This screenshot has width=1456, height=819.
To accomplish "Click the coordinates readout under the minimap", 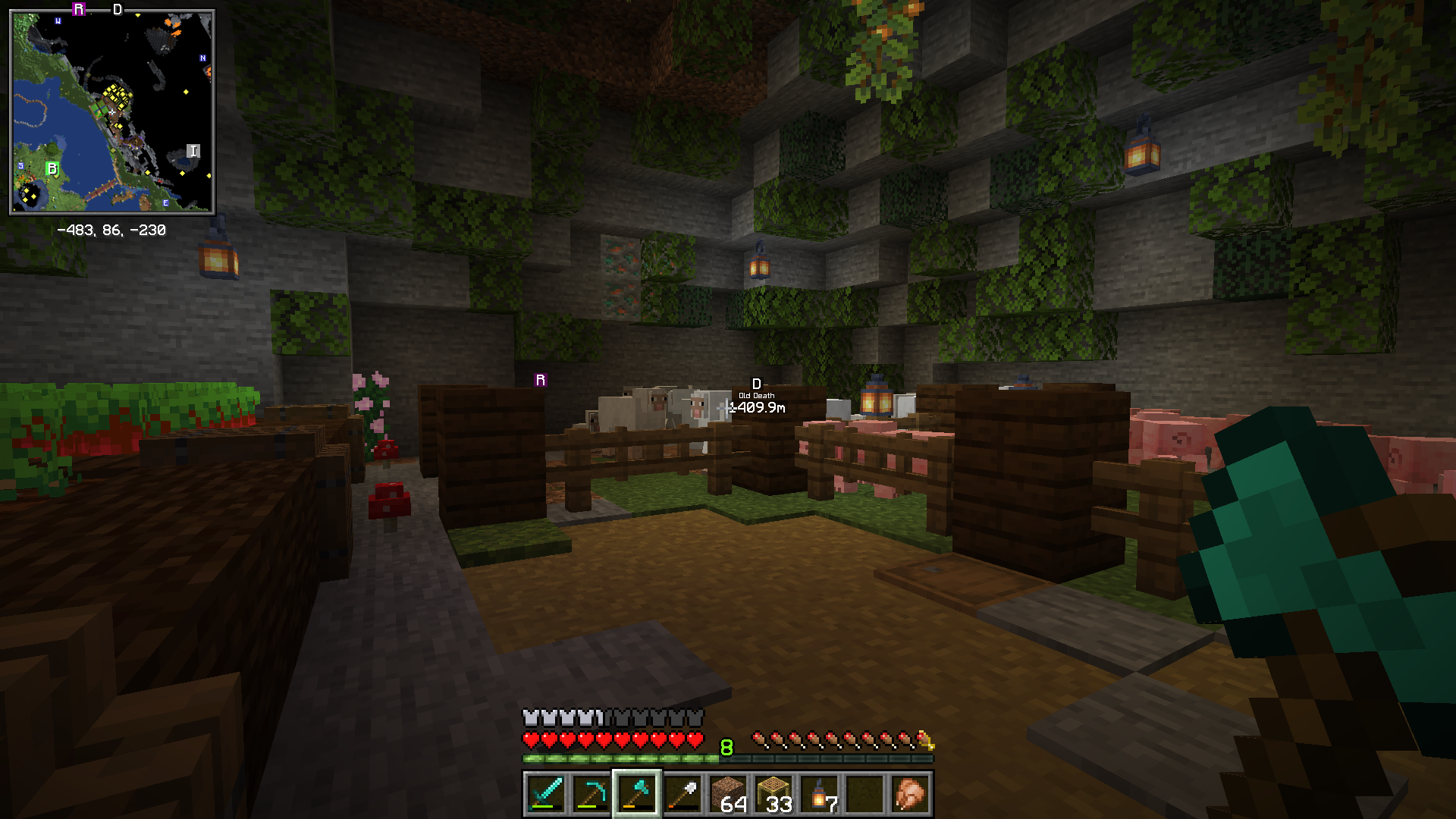I will click(112, 230).
